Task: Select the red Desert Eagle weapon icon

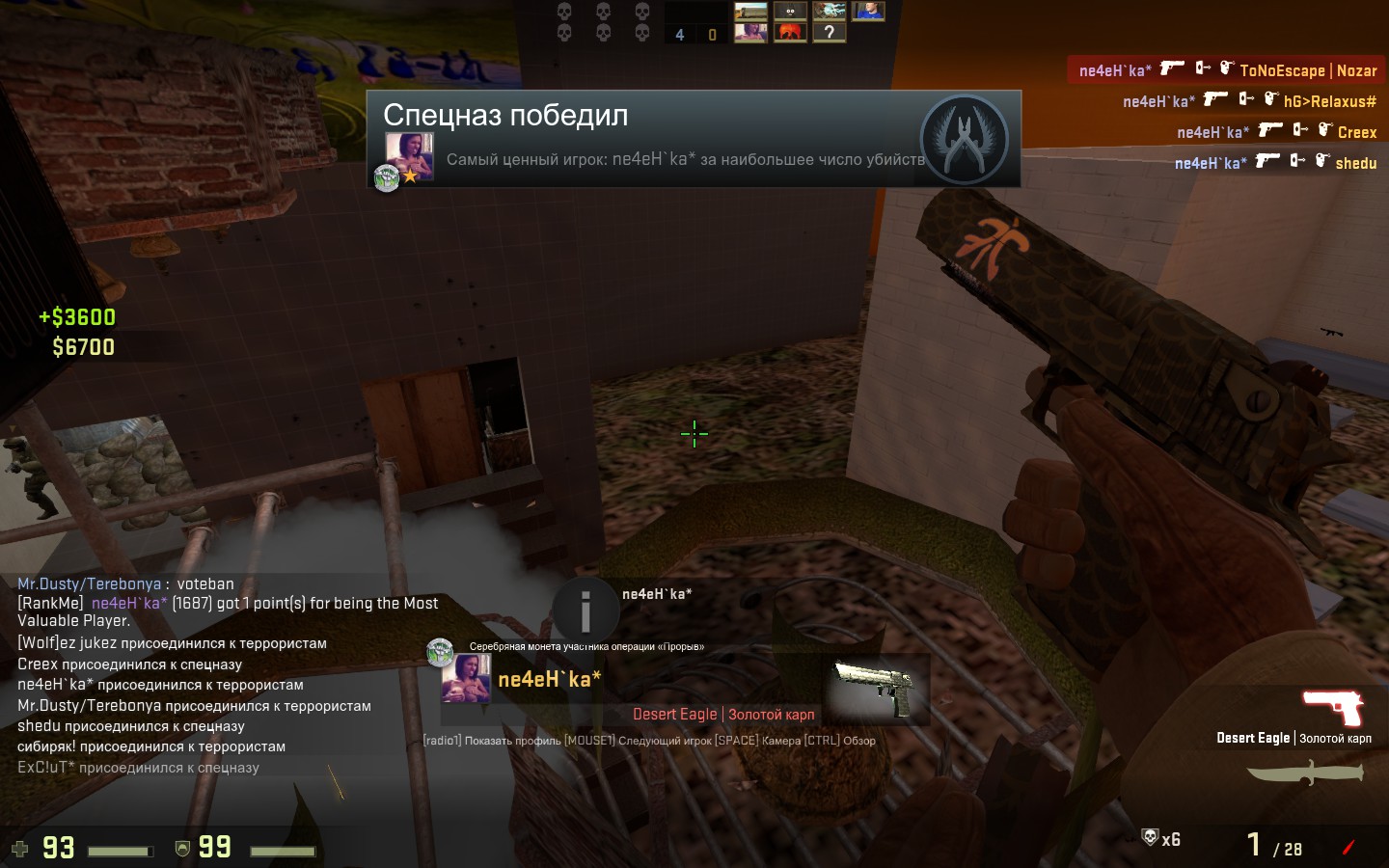Action: click(x=1333, y=707)
